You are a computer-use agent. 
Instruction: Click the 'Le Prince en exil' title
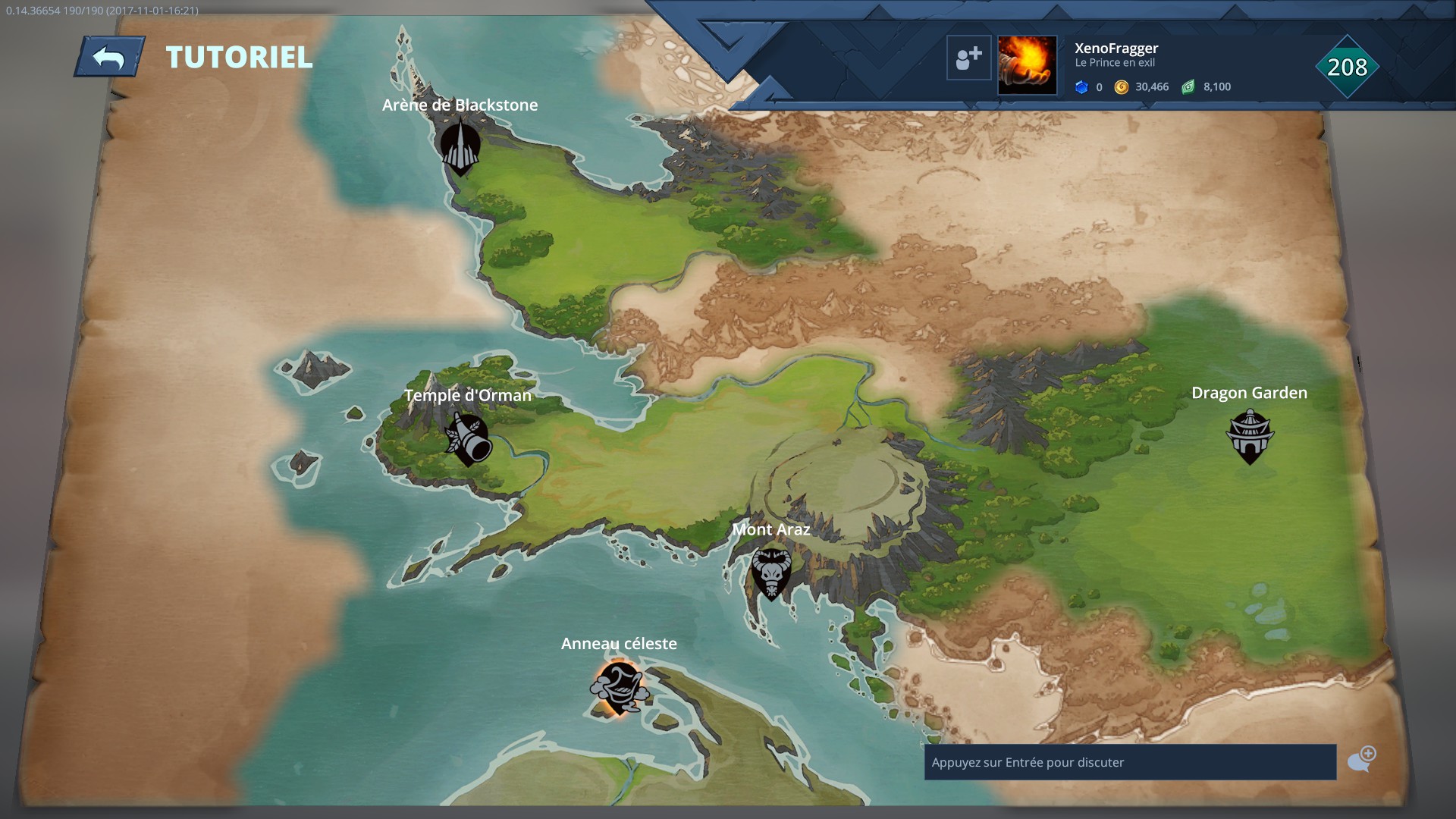[1115, 64]
